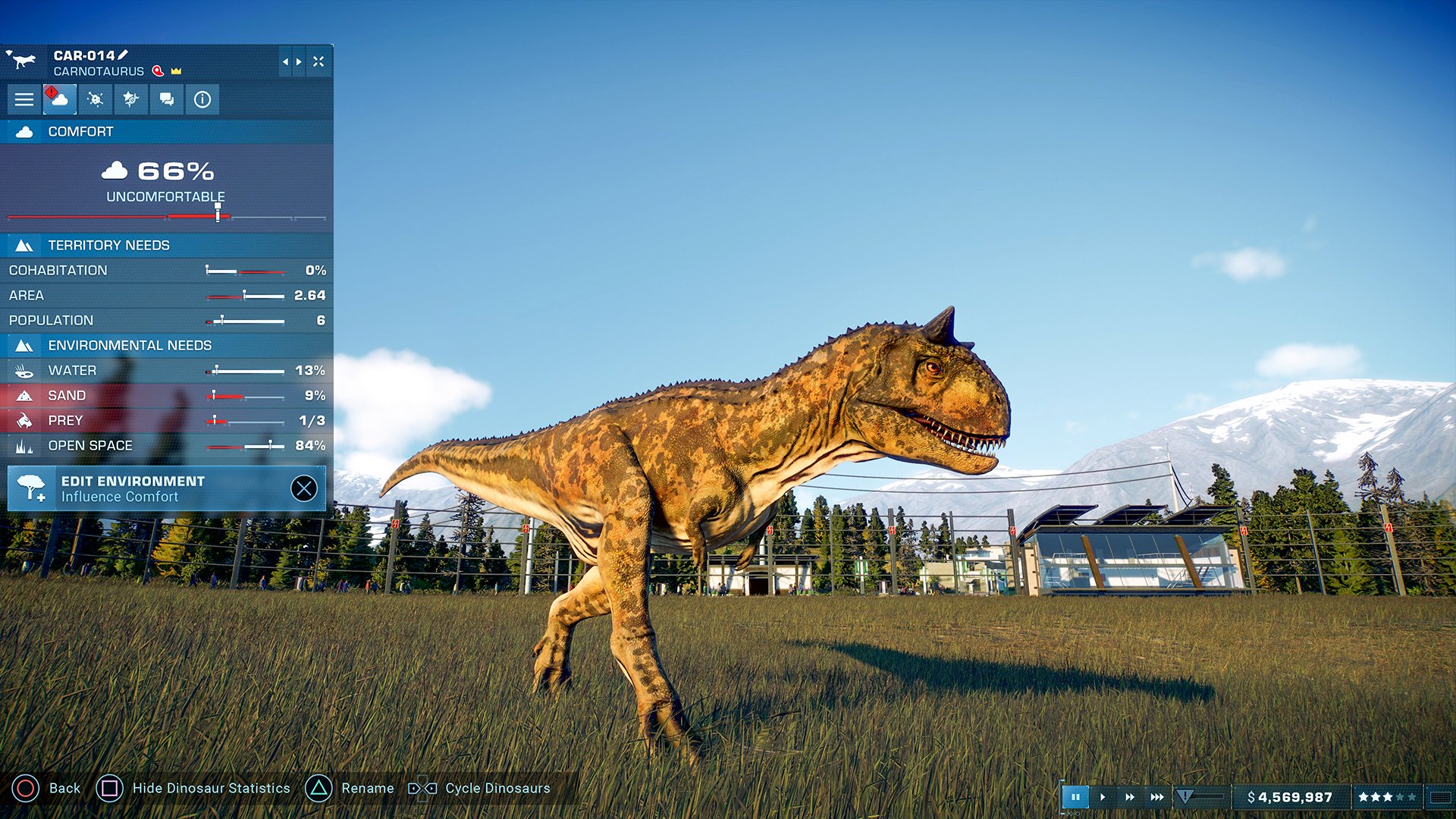View the genome/DNA traits icon
The height and width of the screenshot is (819, 1456).
pyautogui.click(x=131, y=101)
